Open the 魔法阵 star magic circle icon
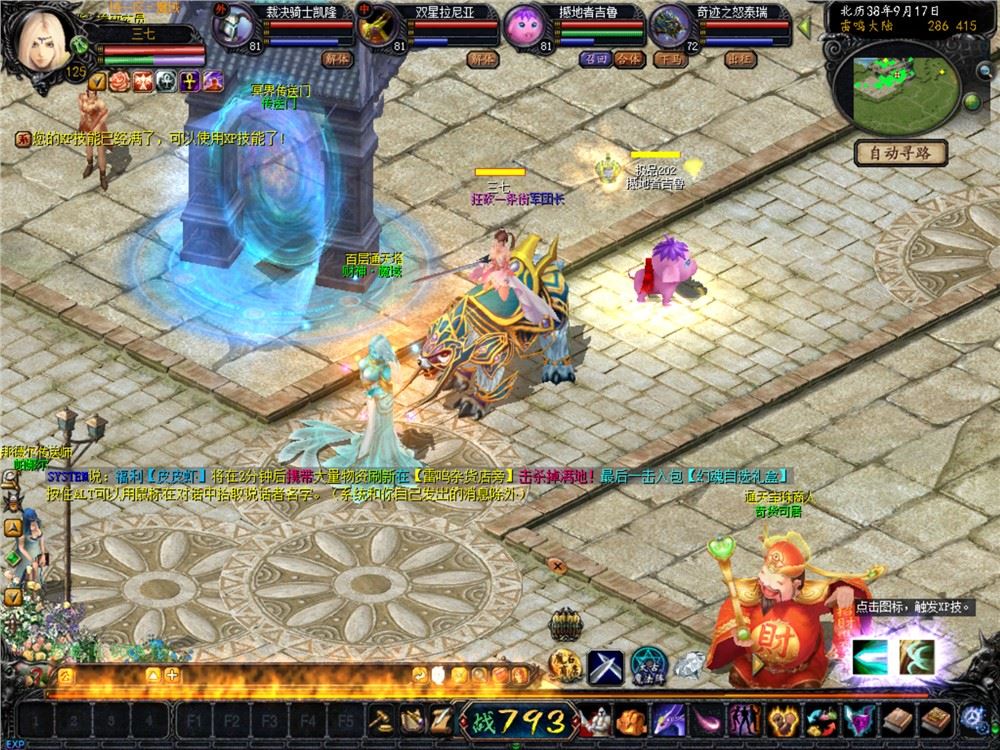The width and height of the screenshot is (1000, 750). [x=647, y=664]
